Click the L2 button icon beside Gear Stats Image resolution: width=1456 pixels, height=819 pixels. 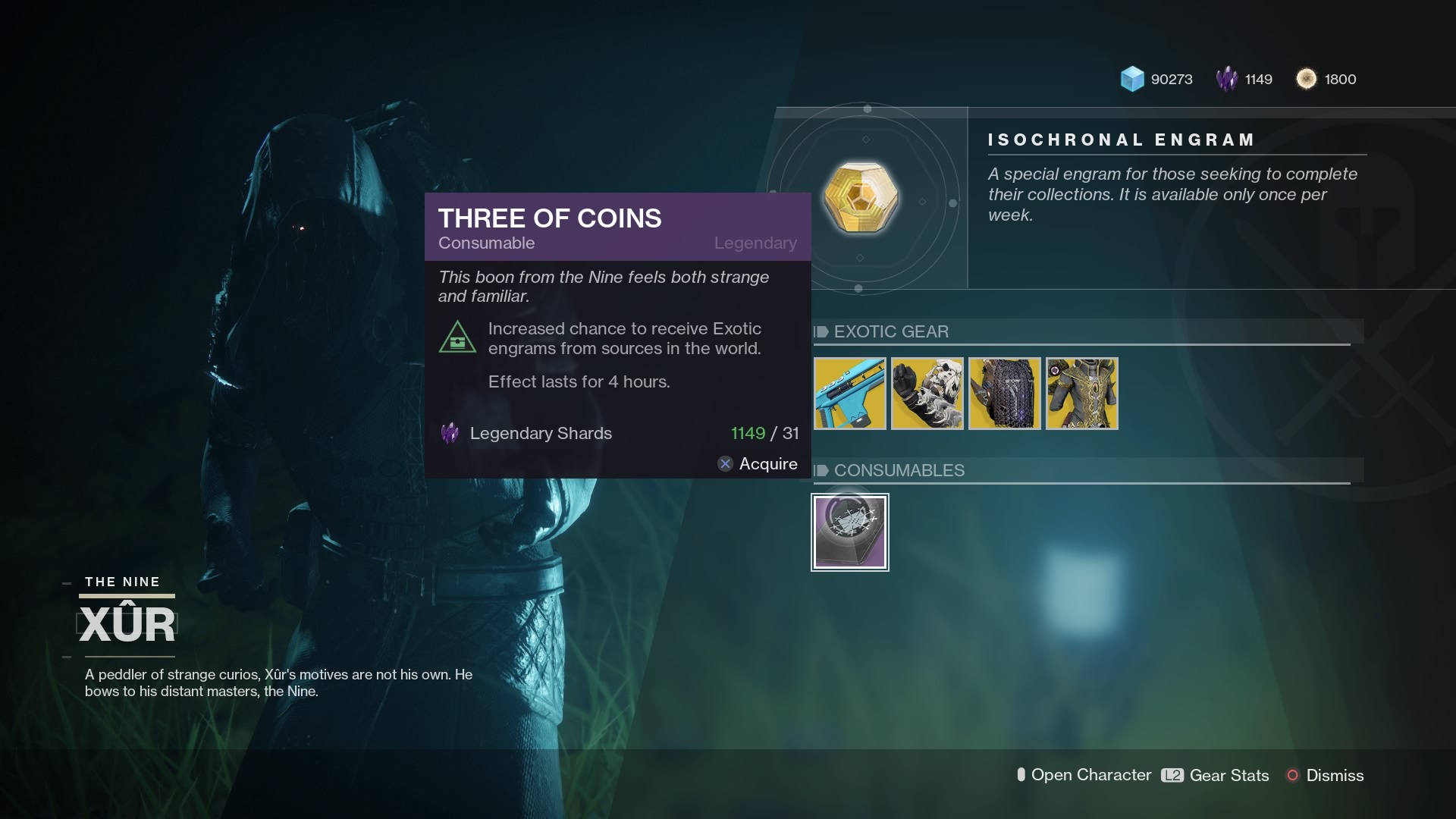1171,775
